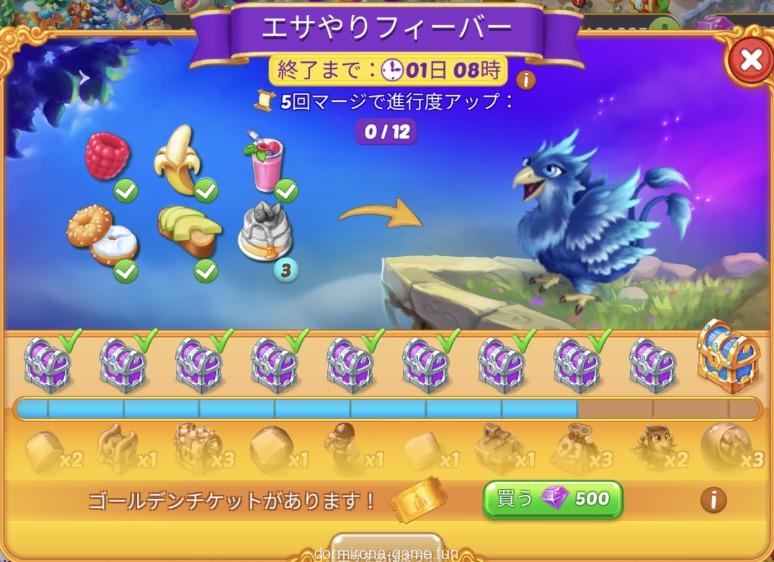Show golden ticket info icon
The height and width of the screenshot is (562, 774).
click(x=712, y=499)
